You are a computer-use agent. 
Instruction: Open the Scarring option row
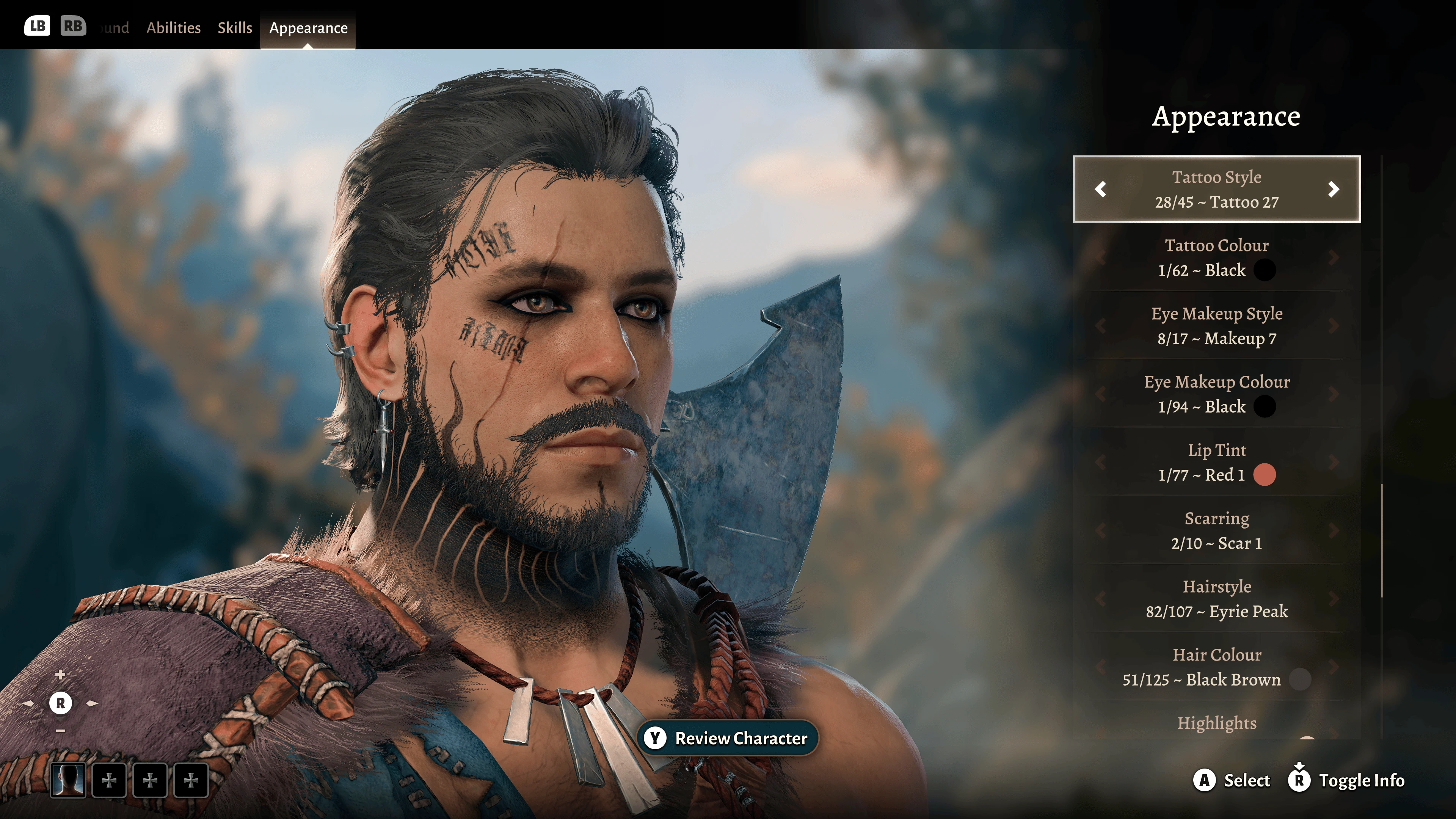tap(1216, 531)
